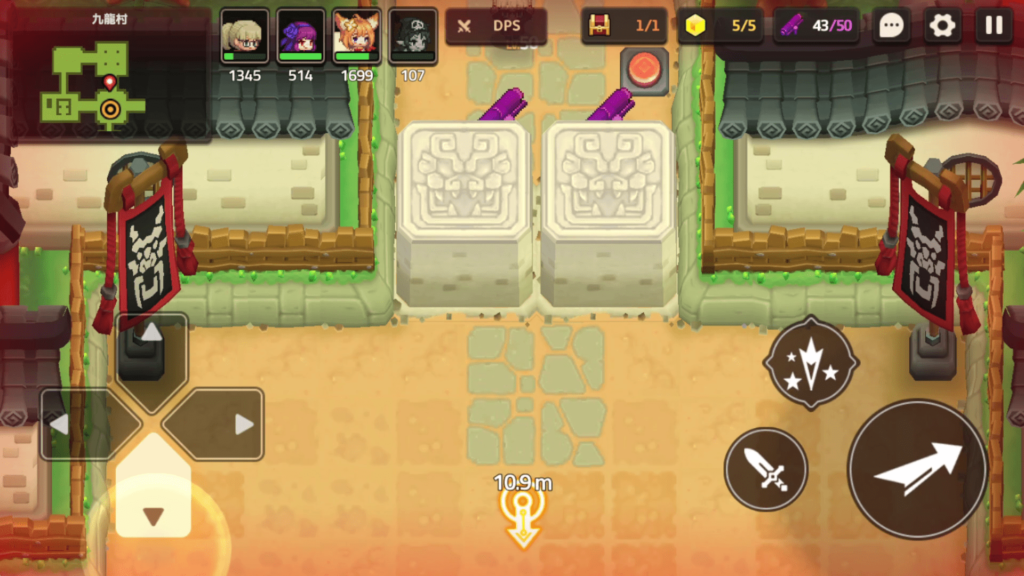Use the sword weapon skill button

coord(765,468)
